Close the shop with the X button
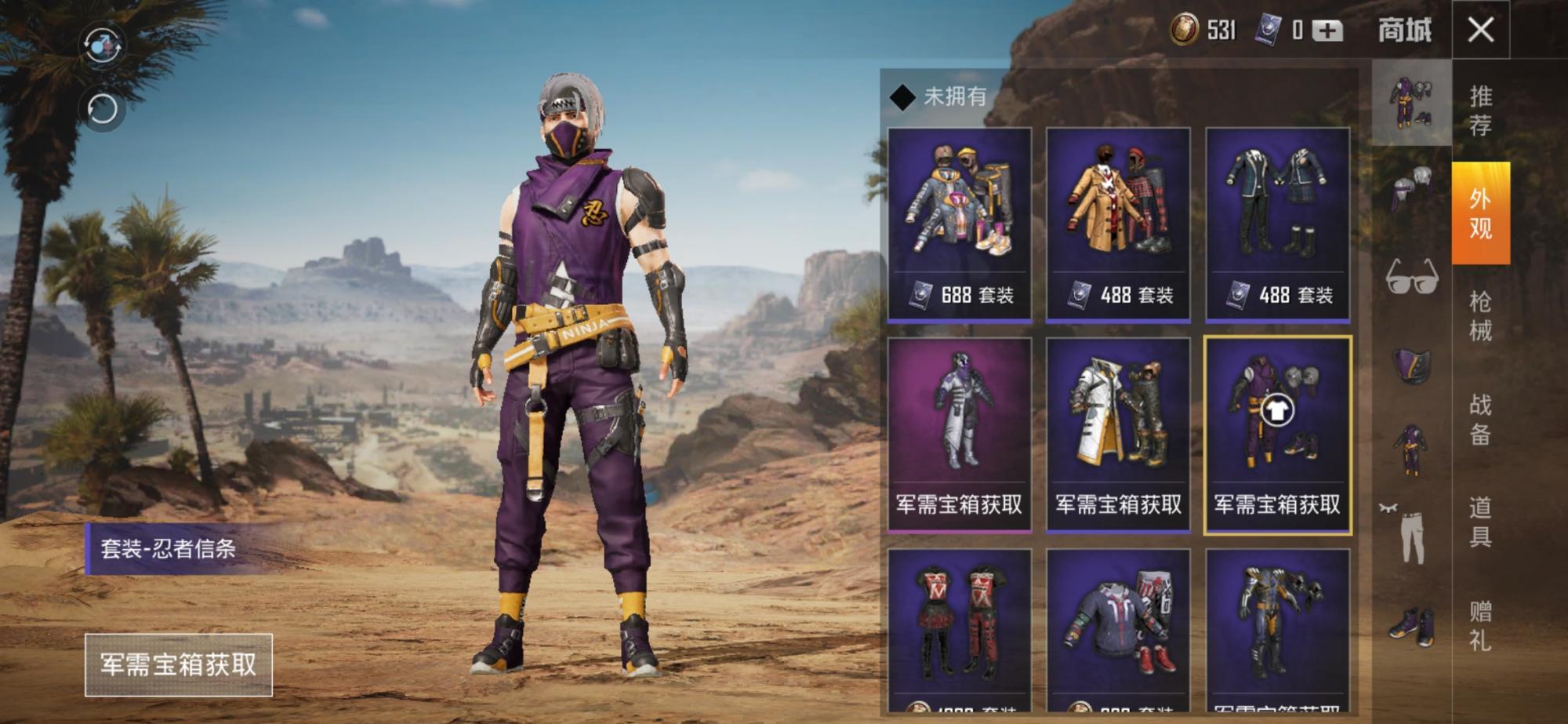 coord(1480,31)
